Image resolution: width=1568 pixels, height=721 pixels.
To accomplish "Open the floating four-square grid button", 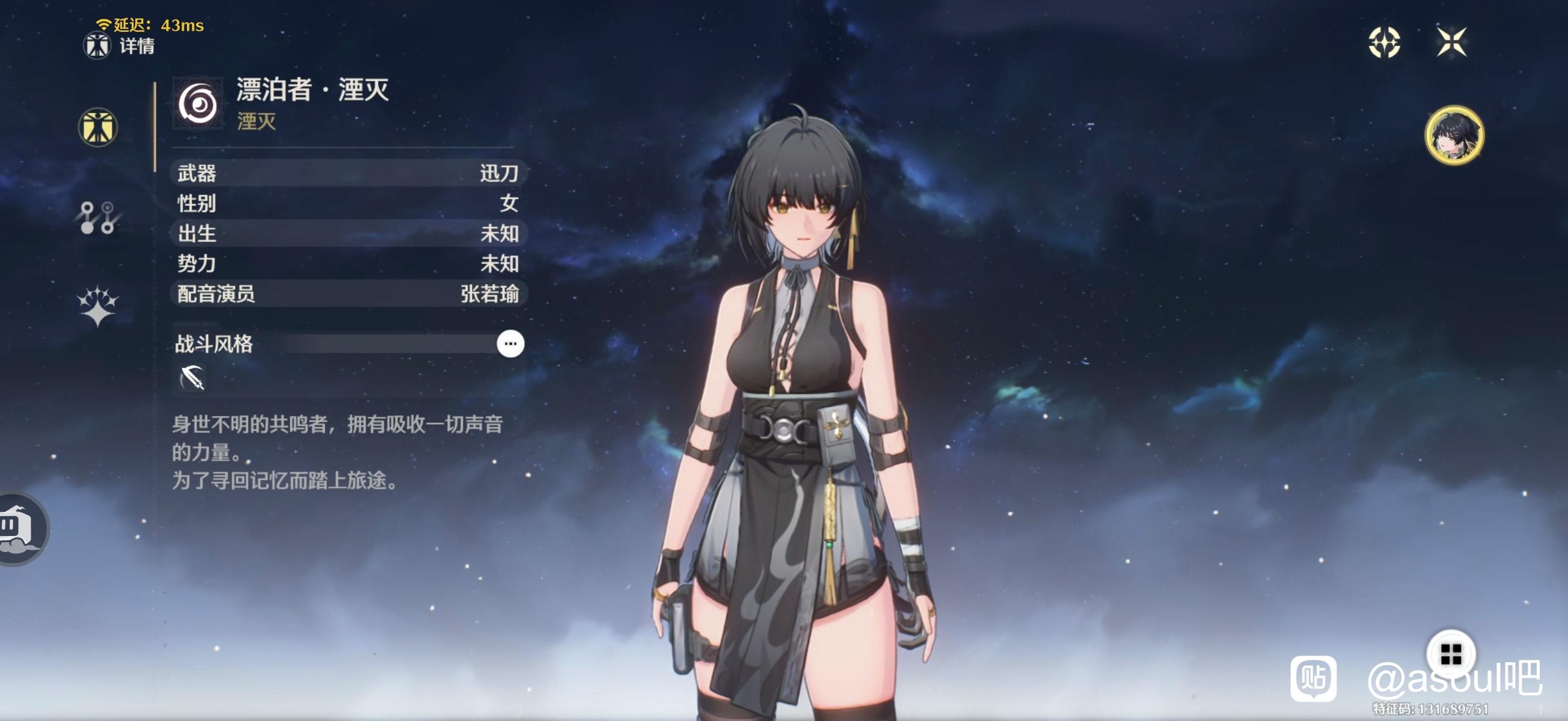I will [1451, 654].
